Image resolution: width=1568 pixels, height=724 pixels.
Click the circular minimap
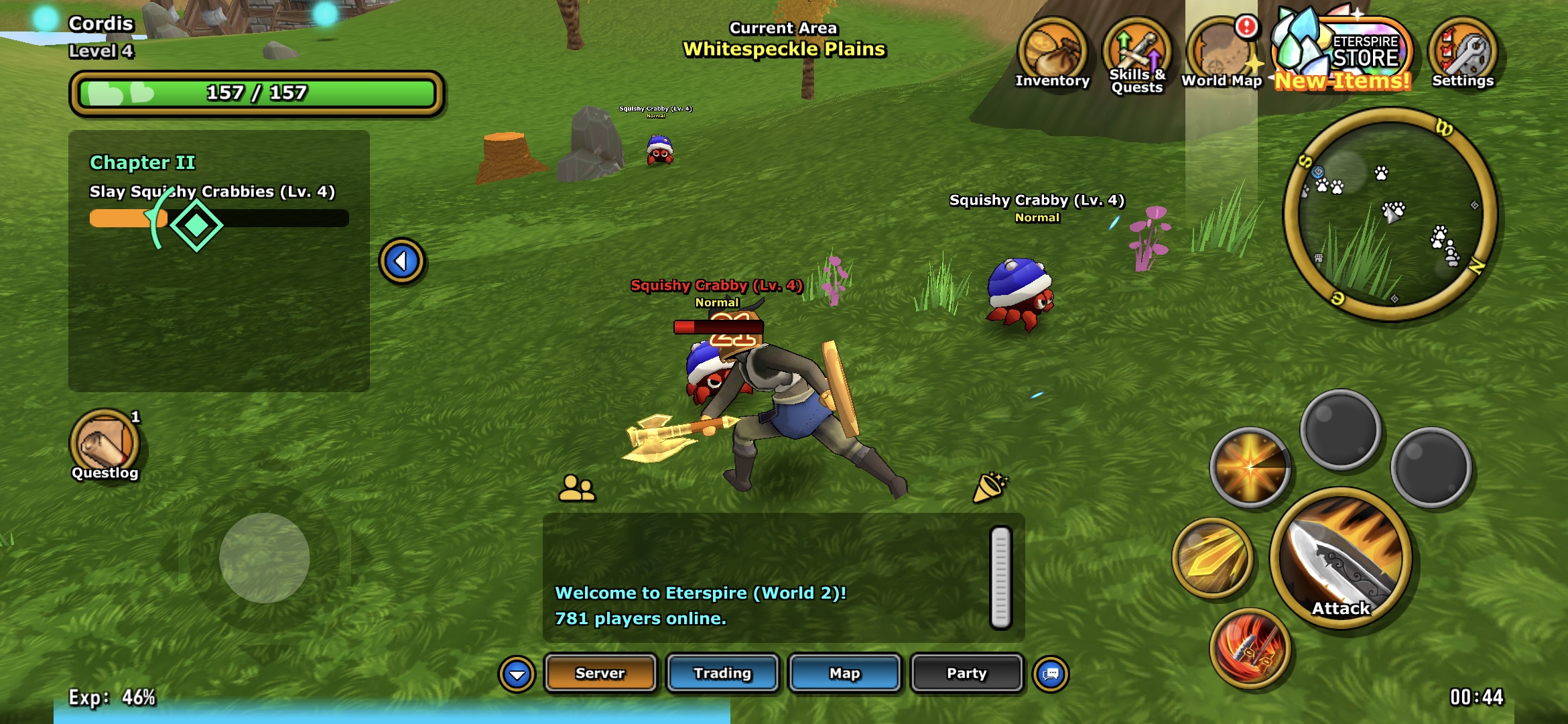pos(1390,215)
